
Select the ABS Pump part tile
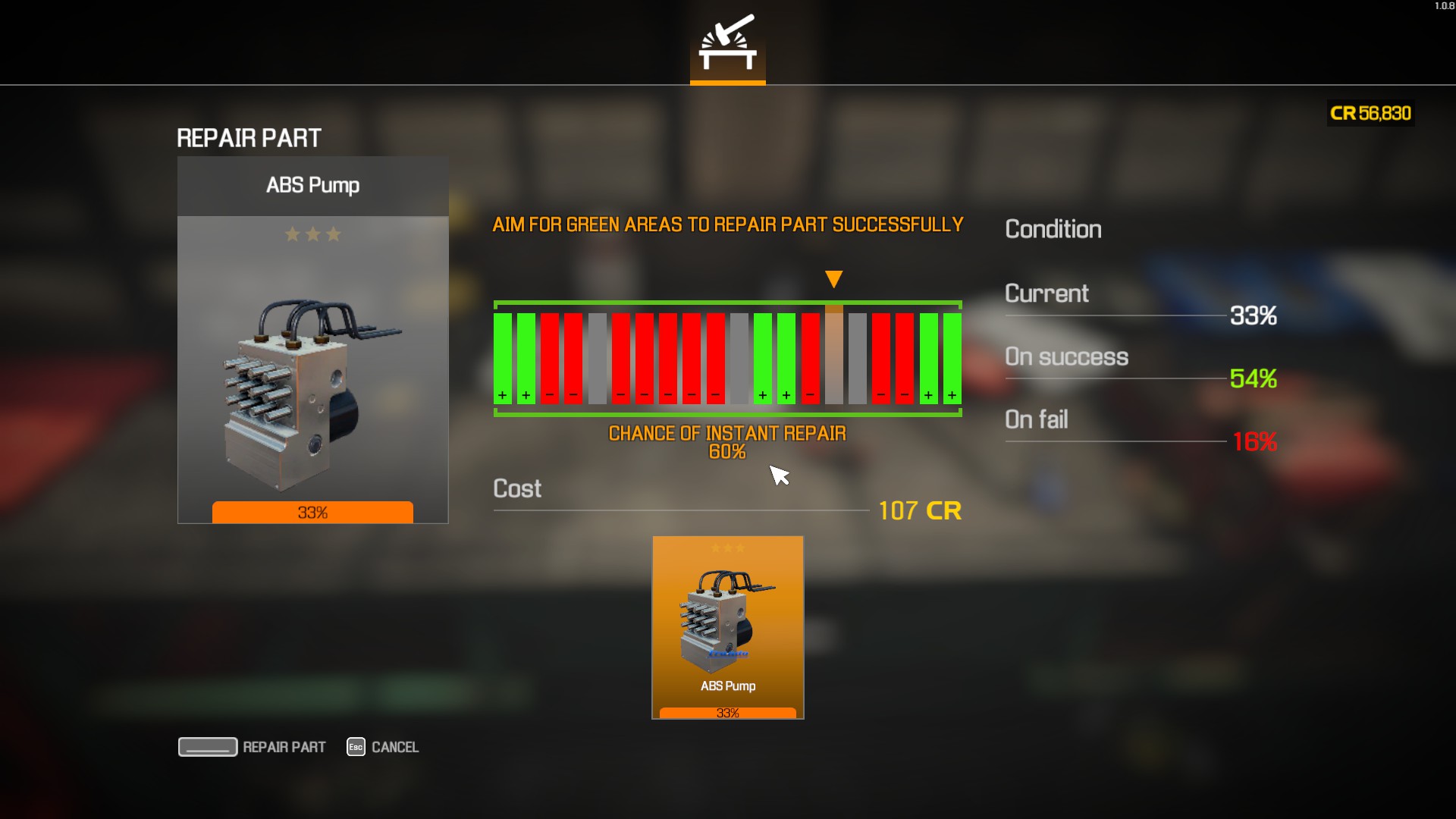coord(727,627)
